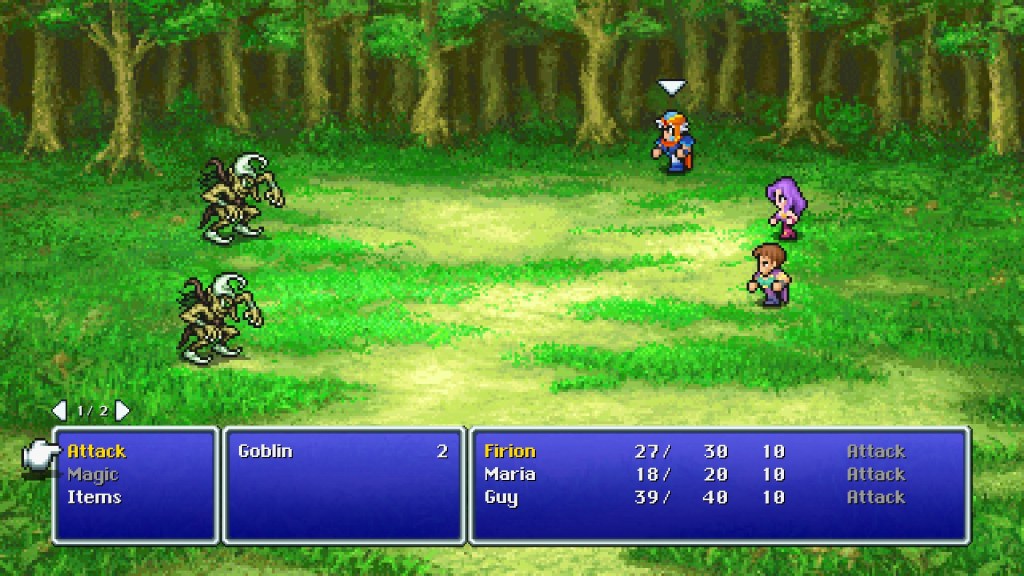Select Goblin in the enemy list
This screenshot has height=576, width=1024.
click(x=266, y=452)
